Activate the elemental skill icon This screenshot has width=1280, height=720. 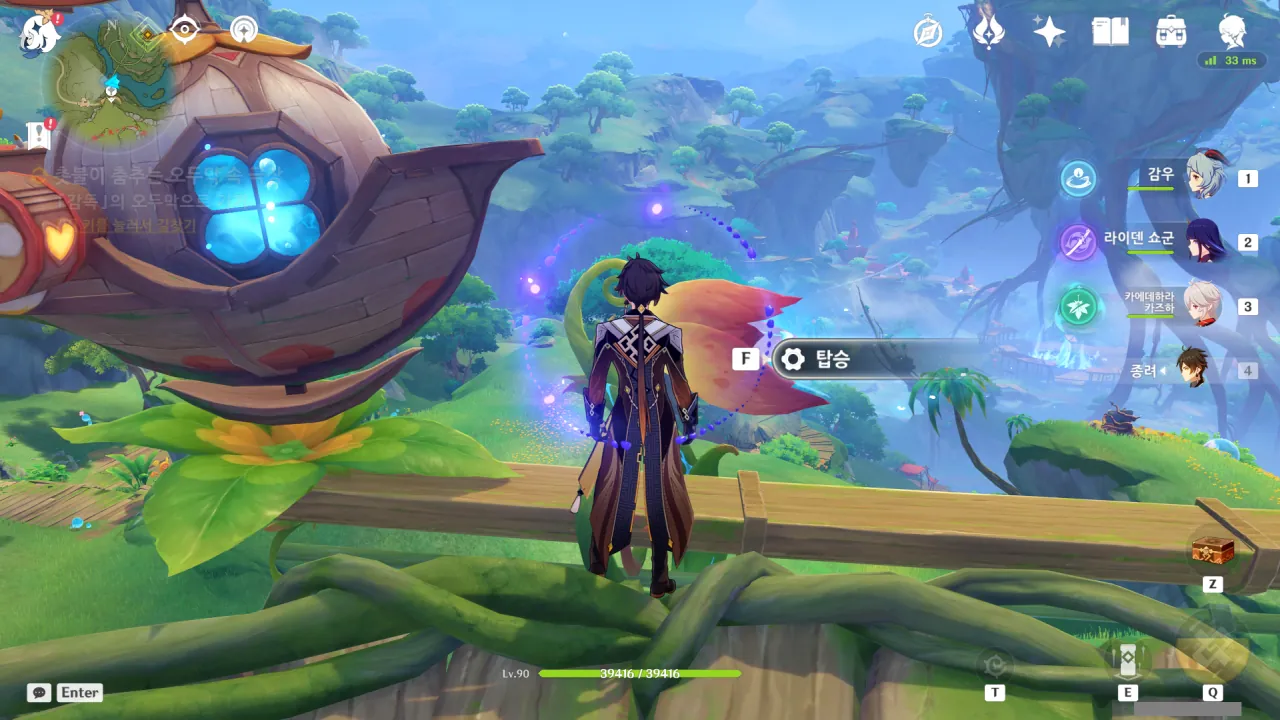1127,658
